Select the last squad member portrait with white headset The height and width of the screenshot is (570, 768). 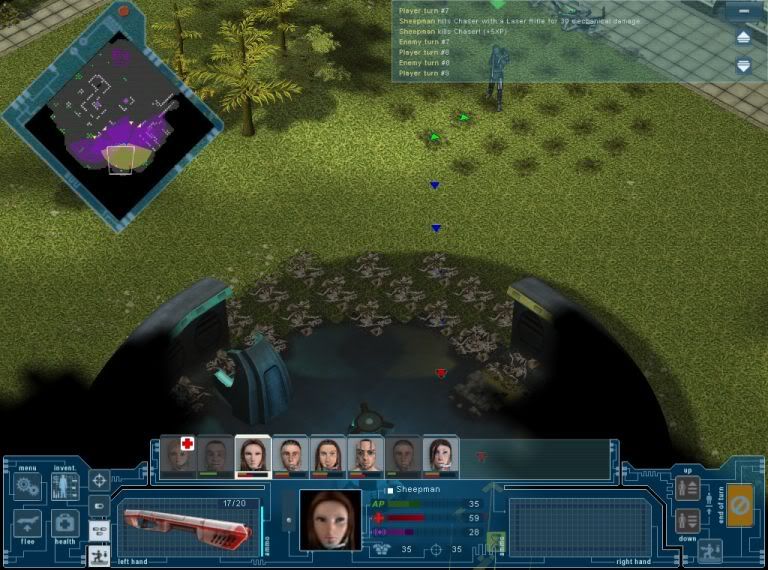(x=441, y=456)
